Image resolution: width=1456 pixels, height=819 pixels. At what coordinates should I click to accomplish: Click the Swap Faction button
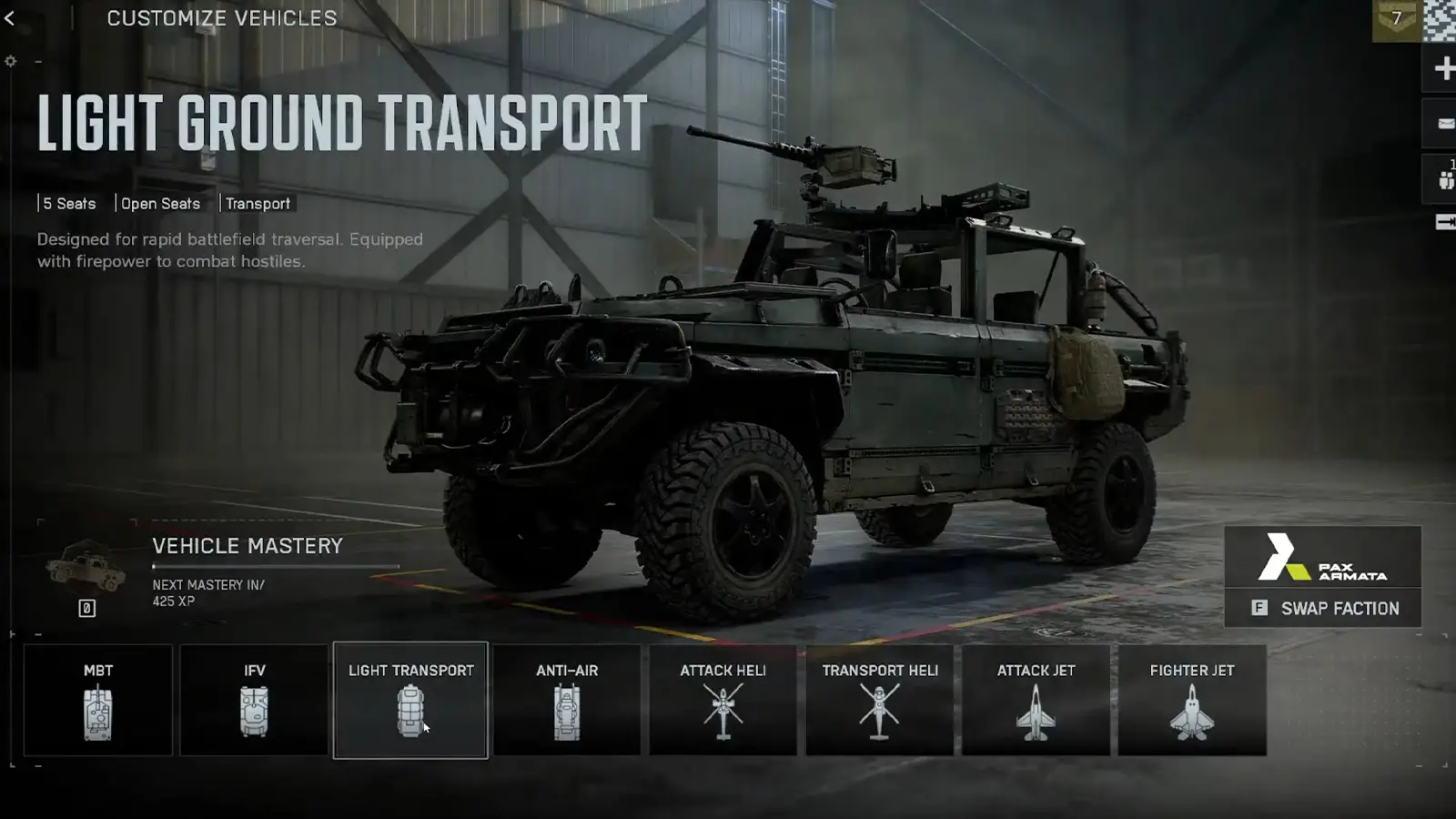[x=1323, y=608]
